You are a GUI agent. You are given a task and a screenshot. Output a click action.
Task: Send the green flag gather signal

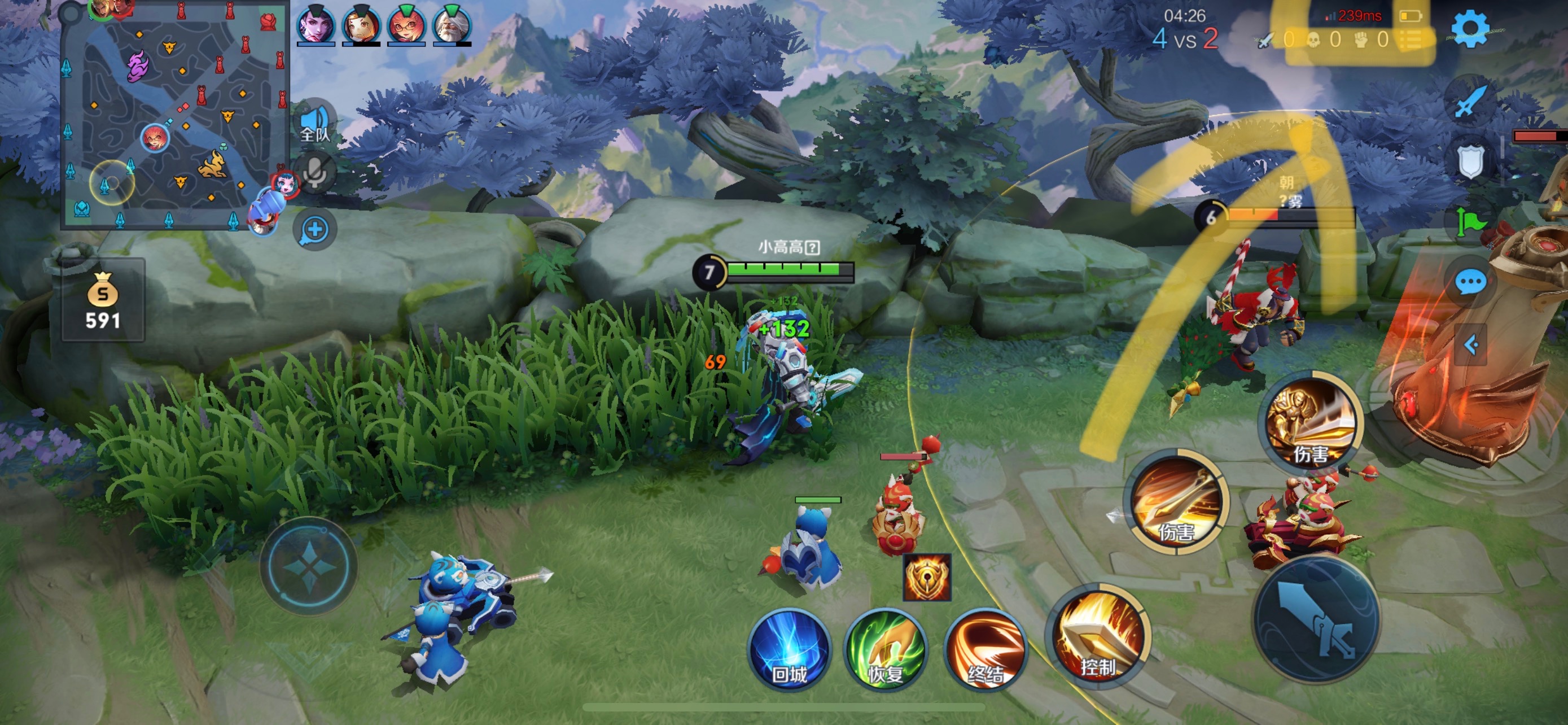point(1470,221)
